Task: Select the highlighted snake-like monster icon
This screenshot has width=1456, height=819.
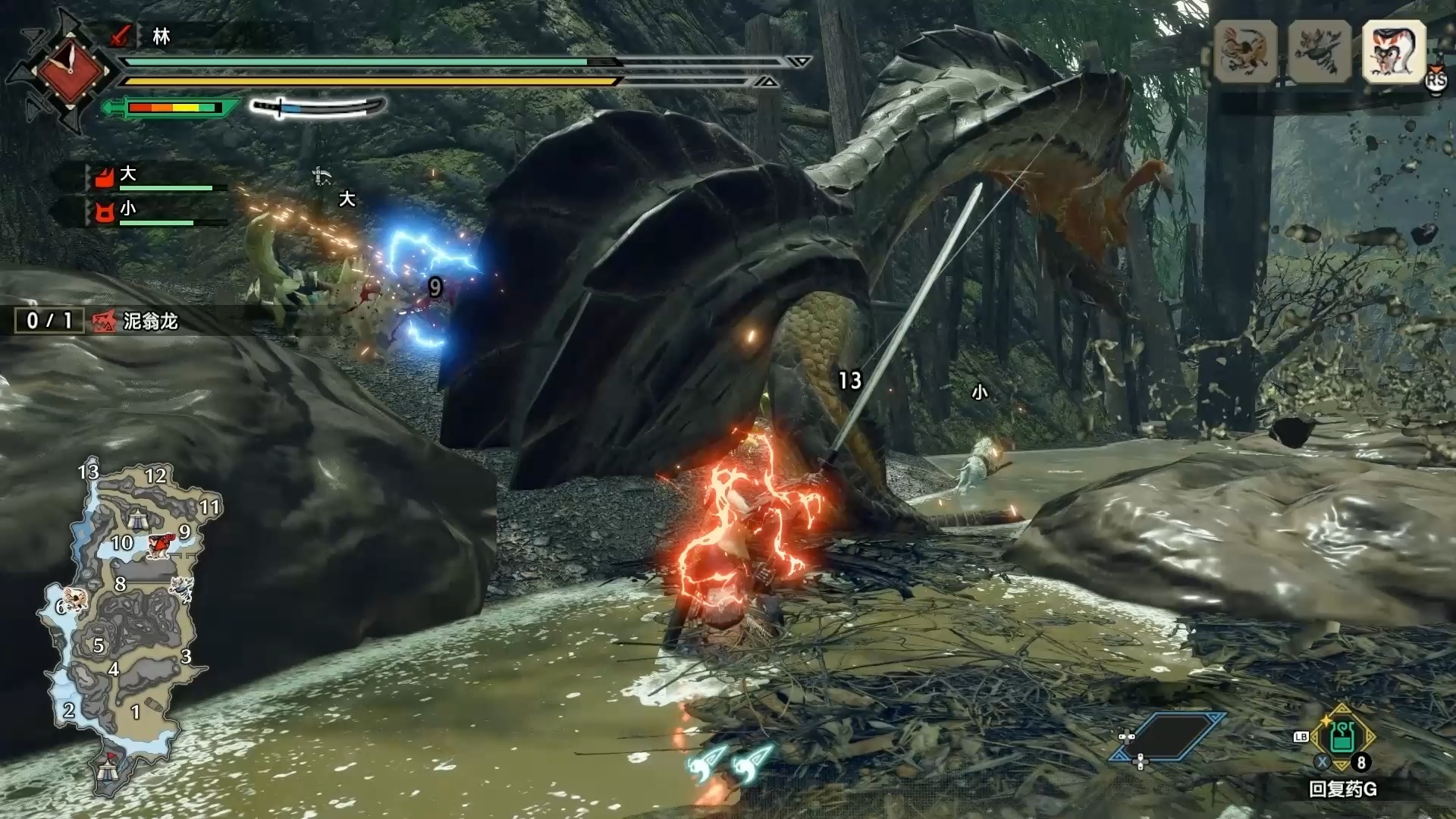Action: [x=1394, y=52]
